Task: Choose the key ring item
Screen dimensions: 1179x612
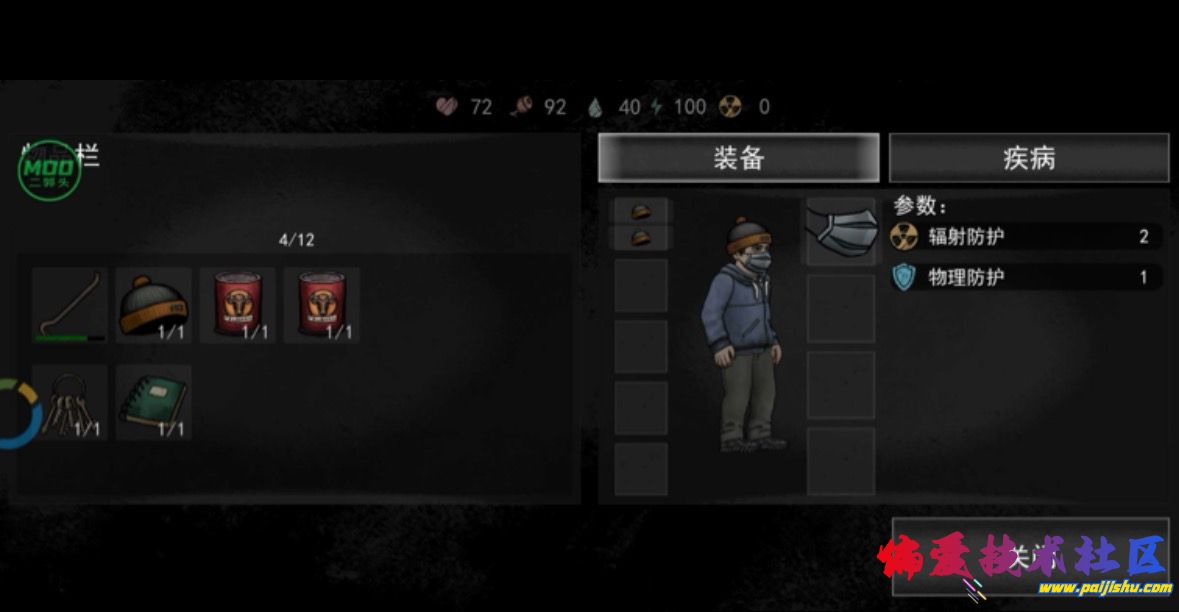Action: click(69, 403)
